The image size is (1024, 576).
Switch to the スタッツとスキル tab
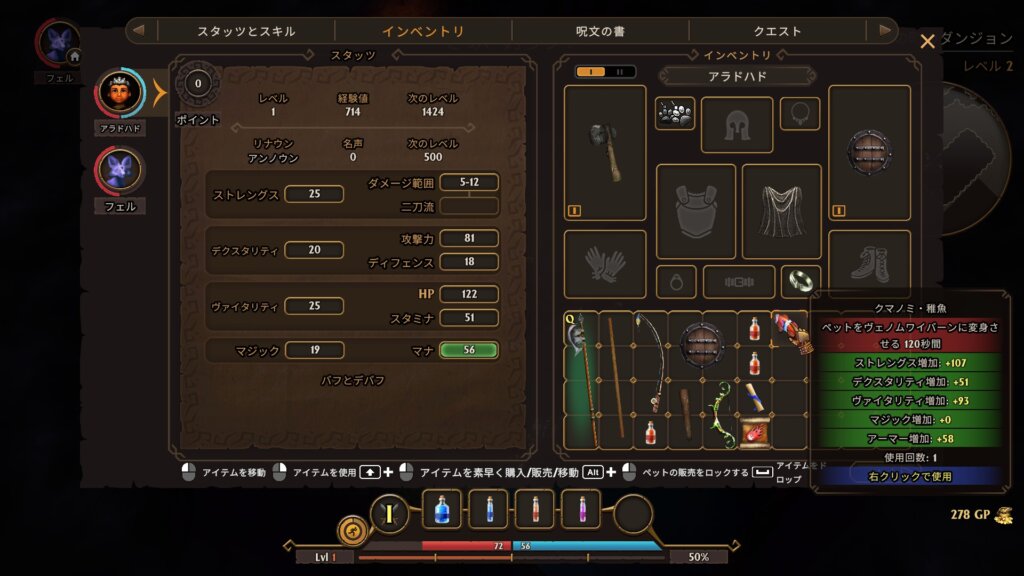[x=246, y=31]
